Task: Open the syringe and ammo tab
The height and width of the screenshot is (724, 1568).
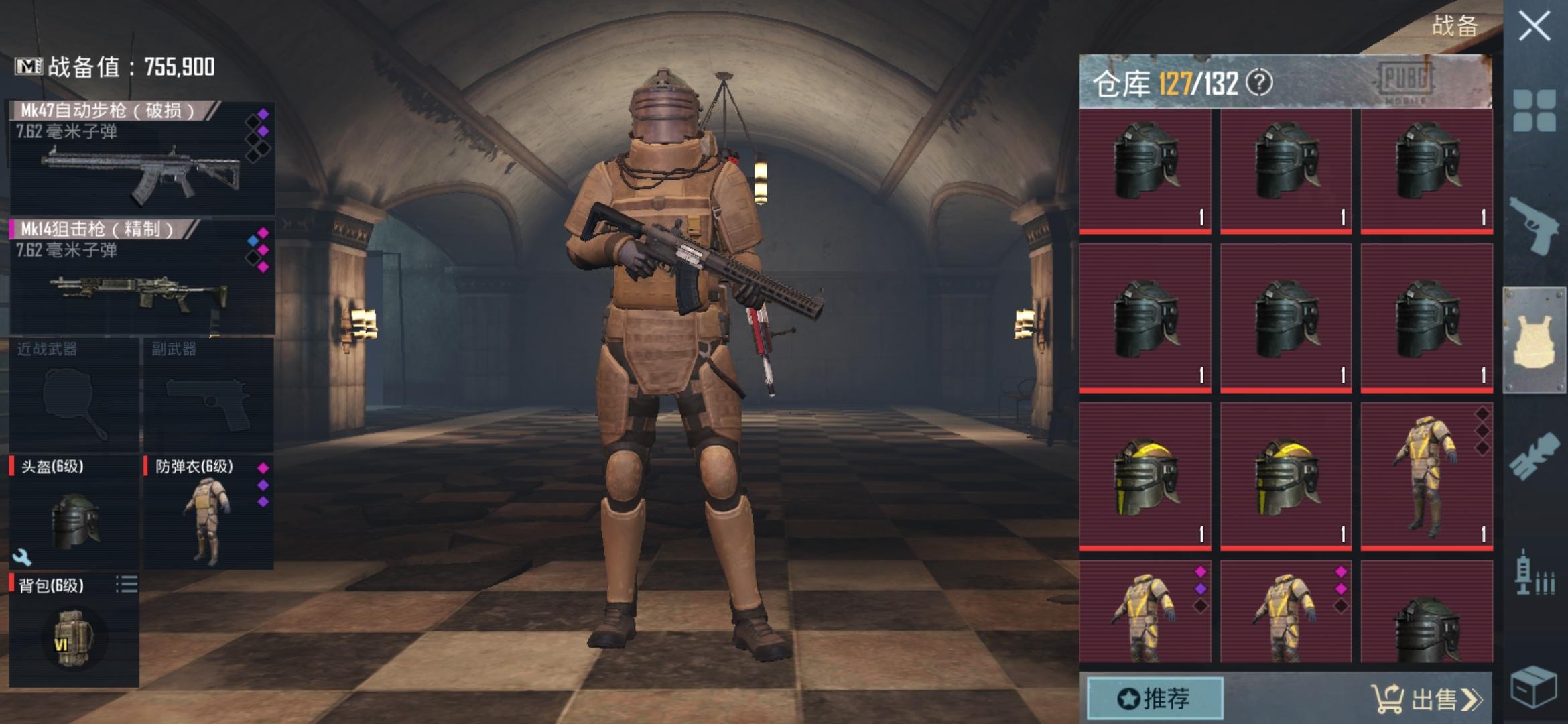Action: 1534,572
